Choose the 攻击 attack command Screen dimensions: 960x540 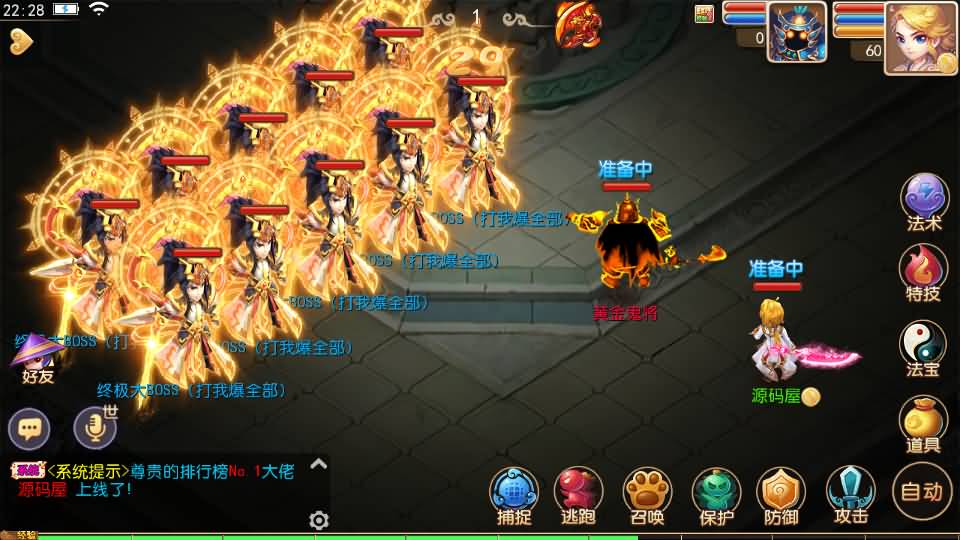click(x=851, y=493)
